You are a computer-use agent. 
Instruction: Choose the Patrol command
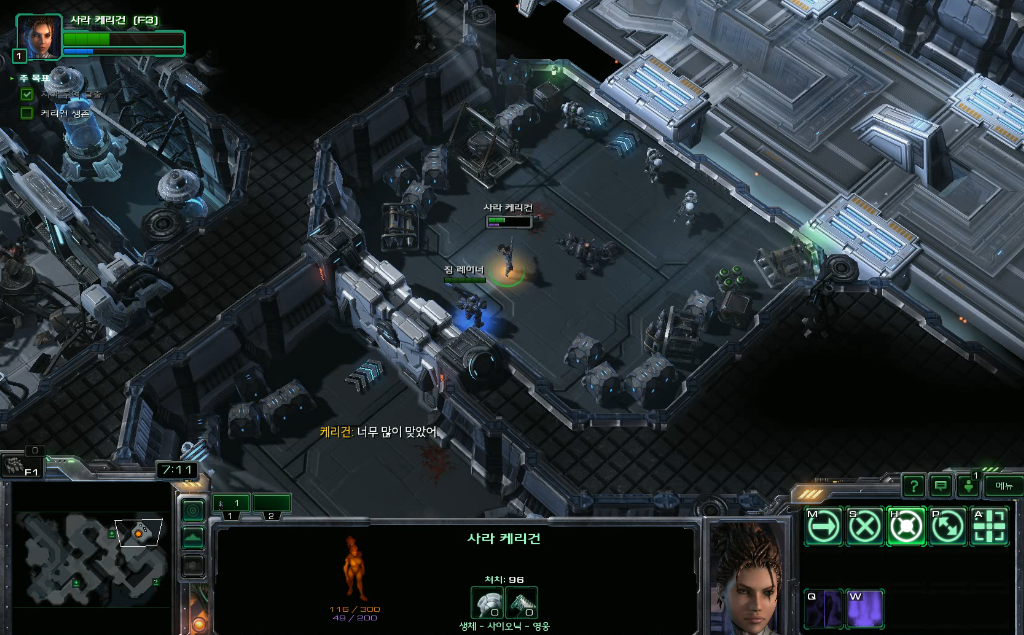click(x=948, y=526)
